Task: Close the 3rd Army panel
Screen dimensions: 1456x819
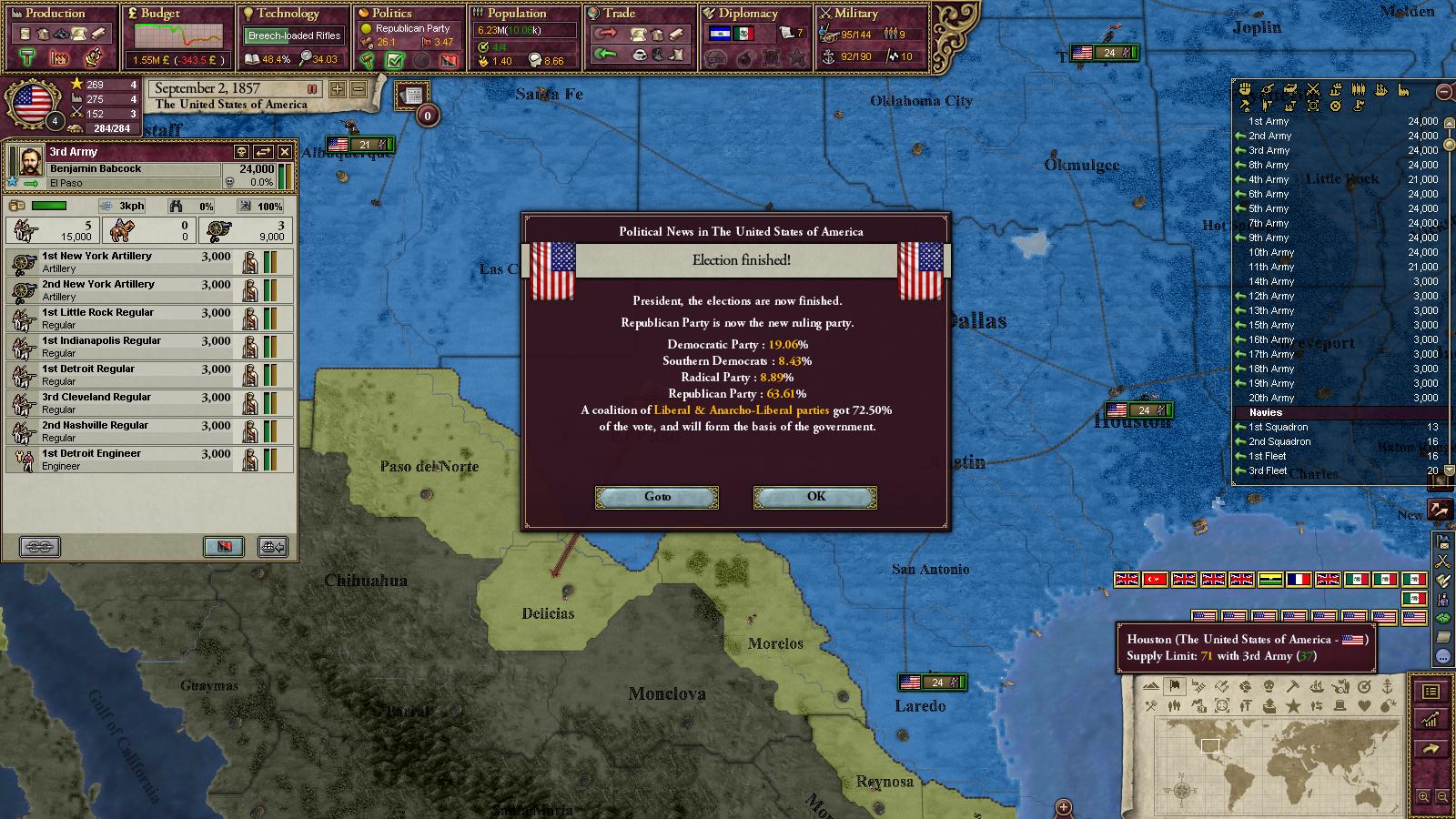Action: click(x=285, y=152)
